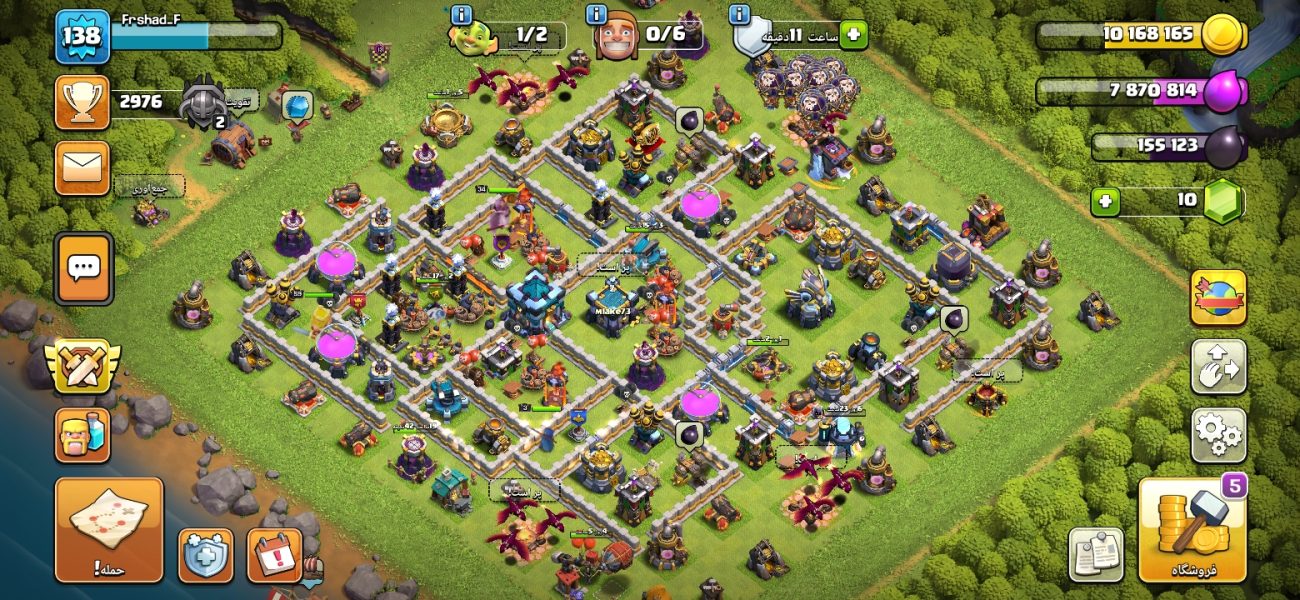Open the globe news button
This screenshot has width=1300, height=600.
[x=1218, y=297]
